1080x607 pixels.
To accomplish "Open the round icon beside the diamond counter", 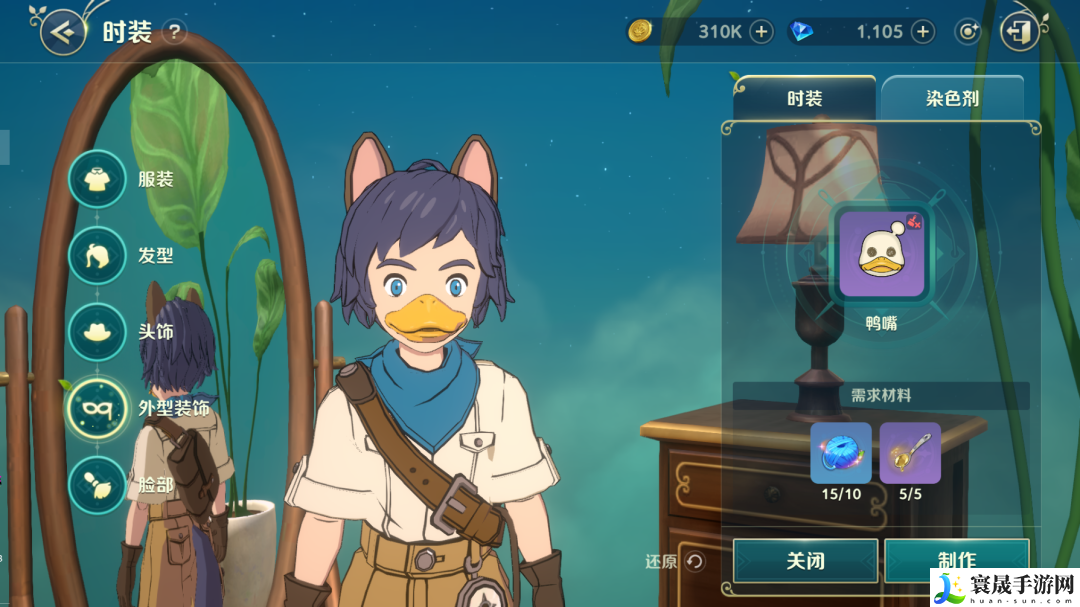I will coord(967,32).
